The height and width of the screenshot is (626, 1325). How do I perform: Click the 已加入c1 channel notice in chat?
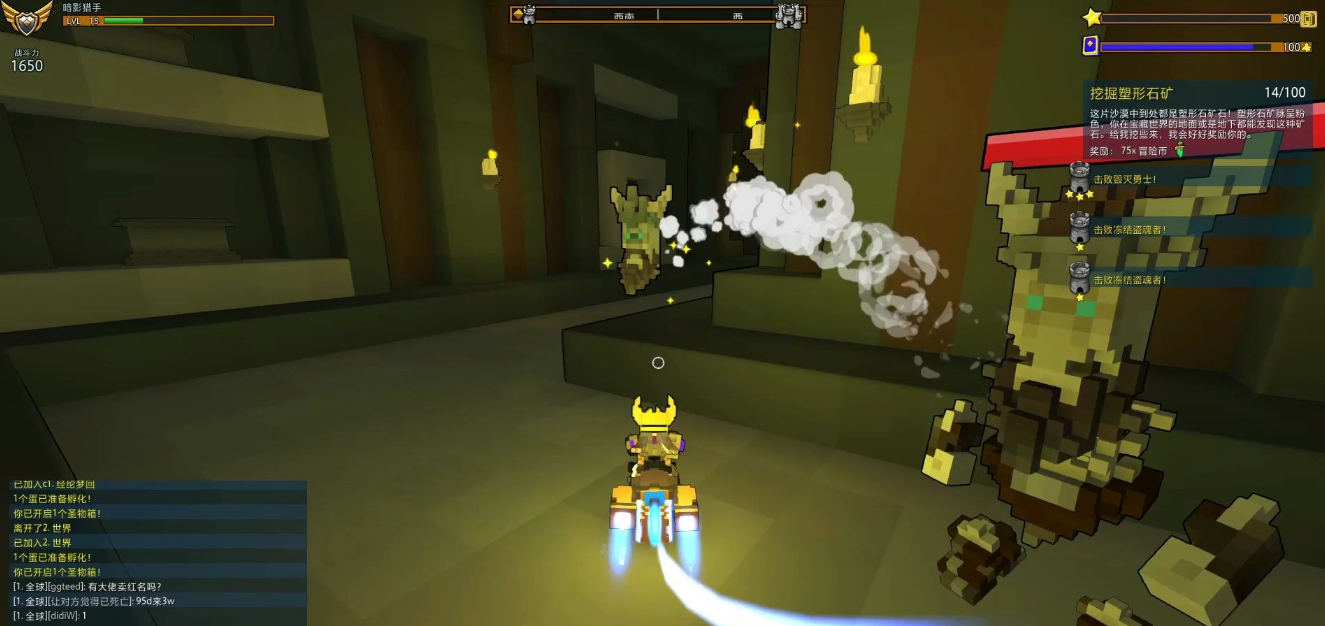pos(54,484)
